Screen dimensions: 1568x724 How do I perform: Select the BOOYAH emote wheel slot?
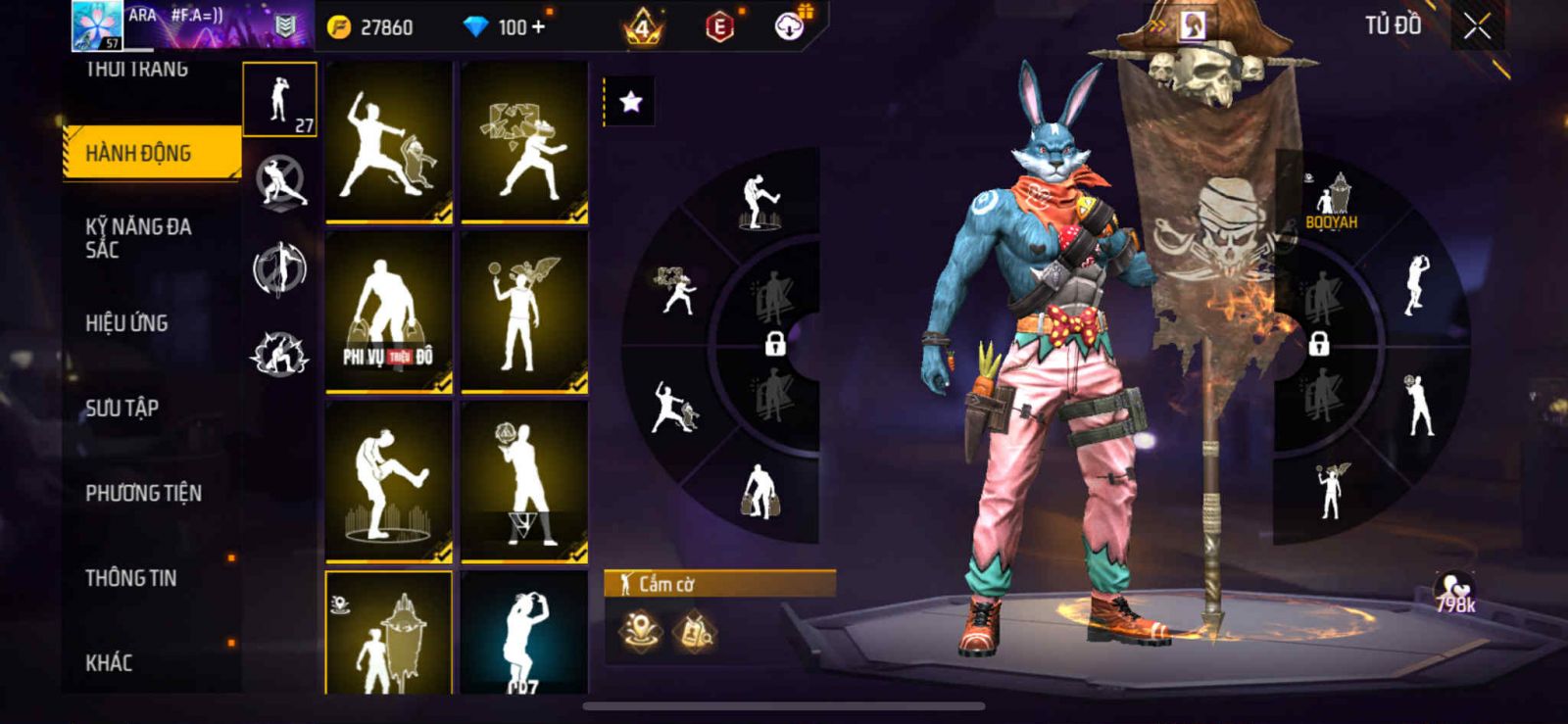tap(1332, 202)
